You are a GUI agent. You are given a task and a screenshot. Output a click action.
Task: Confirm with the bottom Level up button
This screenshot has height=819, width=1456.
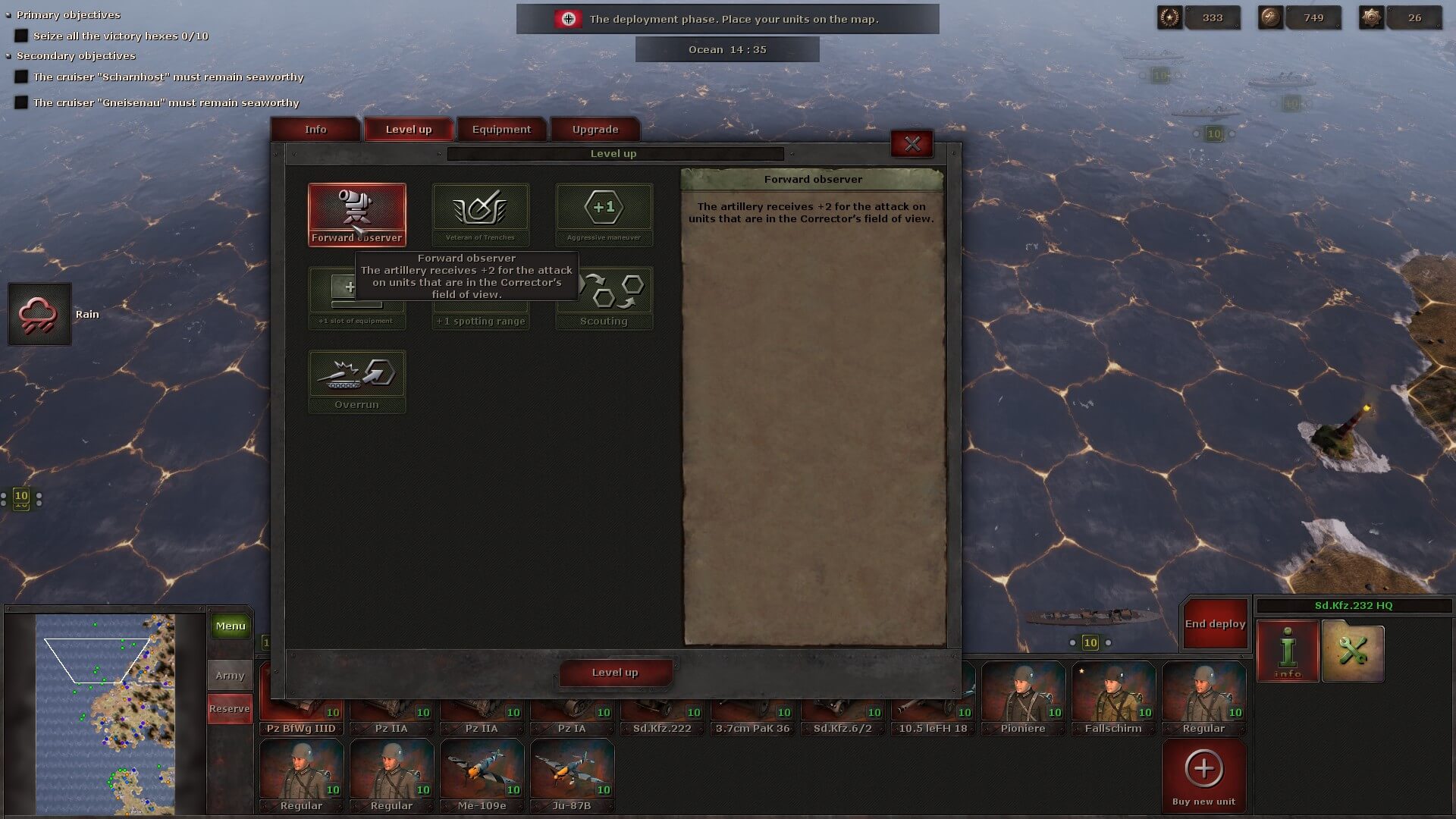pyautogui.click(x=615, y=673)
